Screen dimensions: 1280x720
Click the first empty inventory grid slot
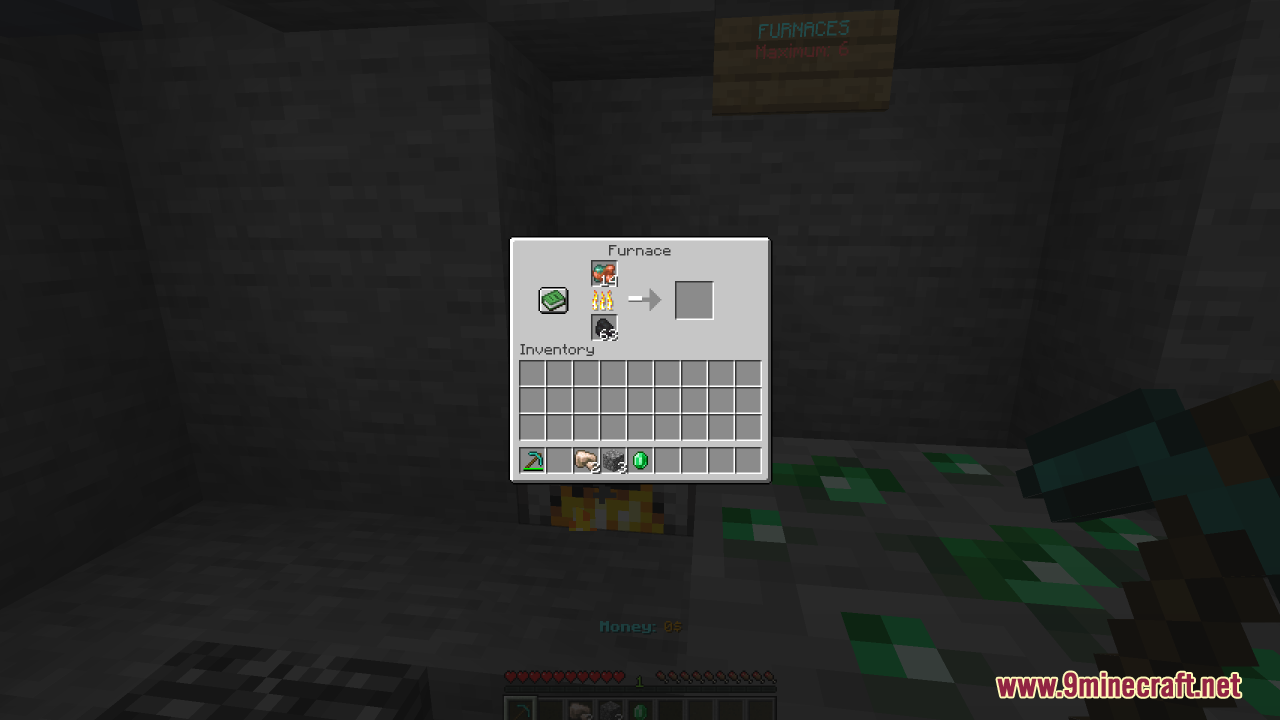coord(533,371)
